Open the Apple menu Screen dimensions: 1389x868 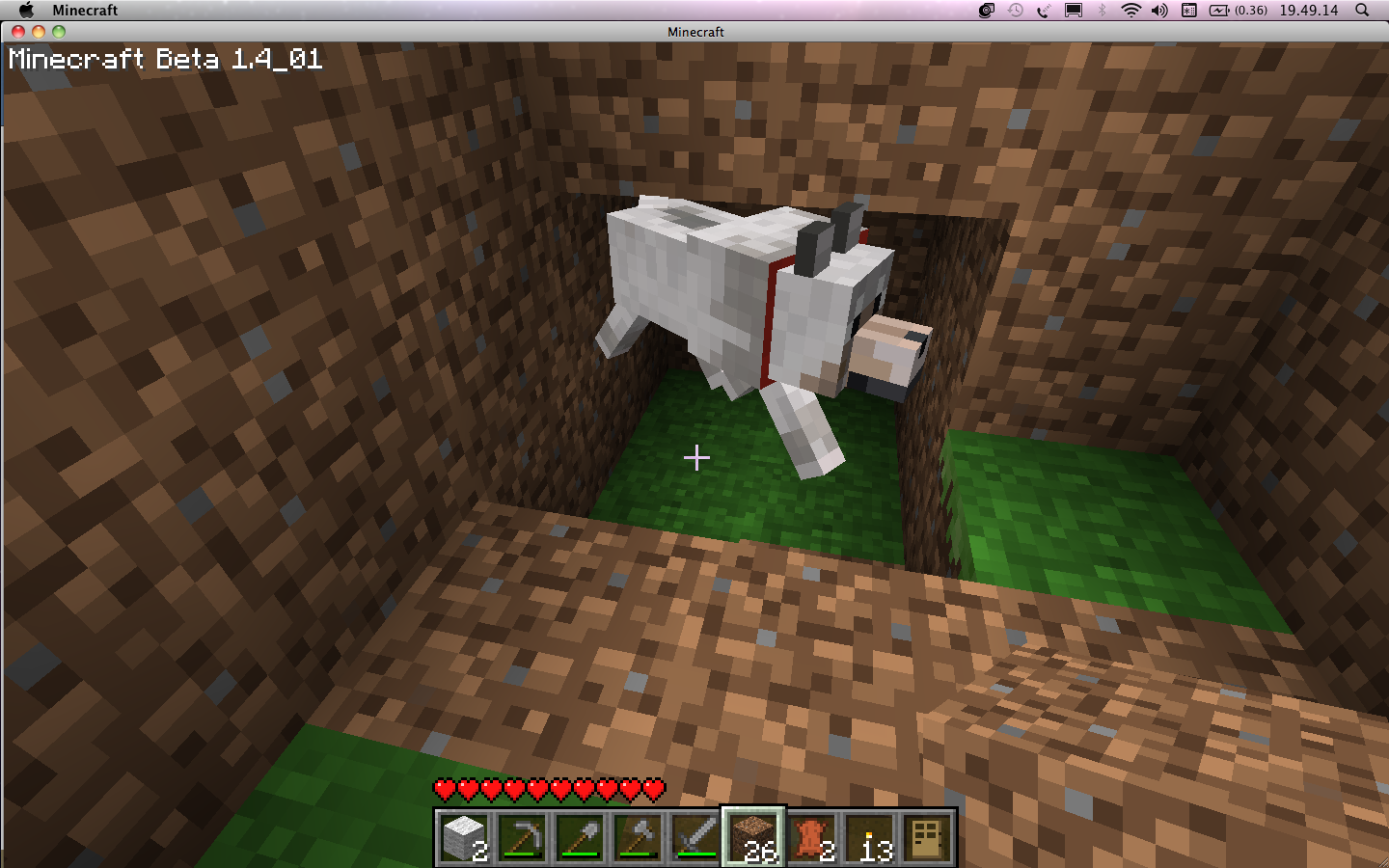coord(26,11)
